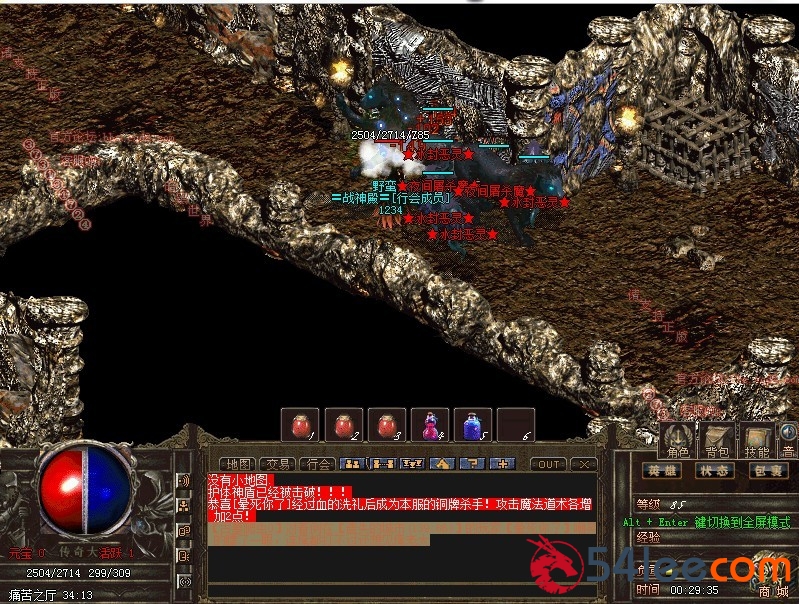The image size is (799, 604).
Task: Select the blue potion in slot 5
Action: click(x=472, y=425)
